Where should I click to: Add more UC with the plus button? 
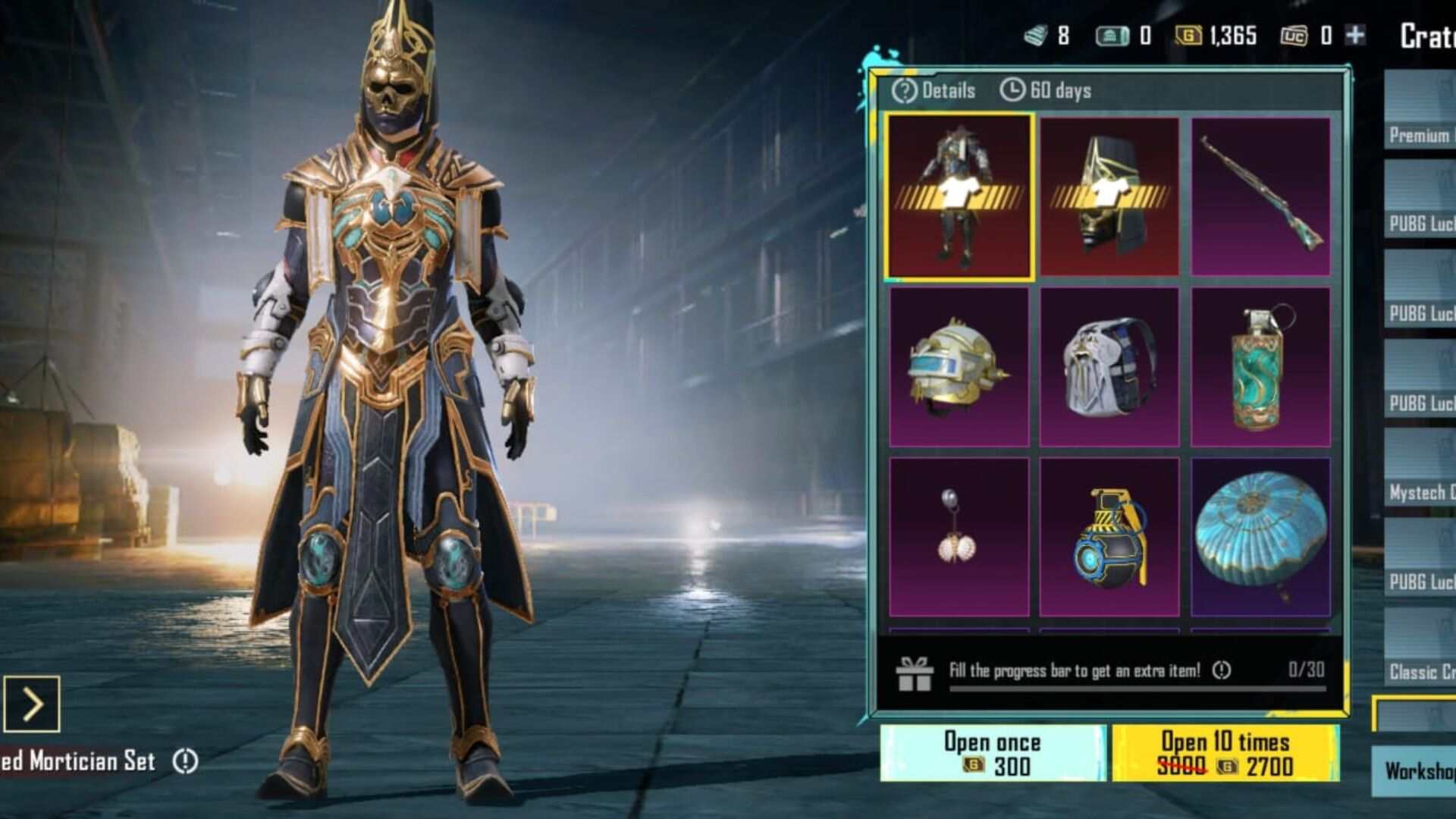tap(1355, 35)
